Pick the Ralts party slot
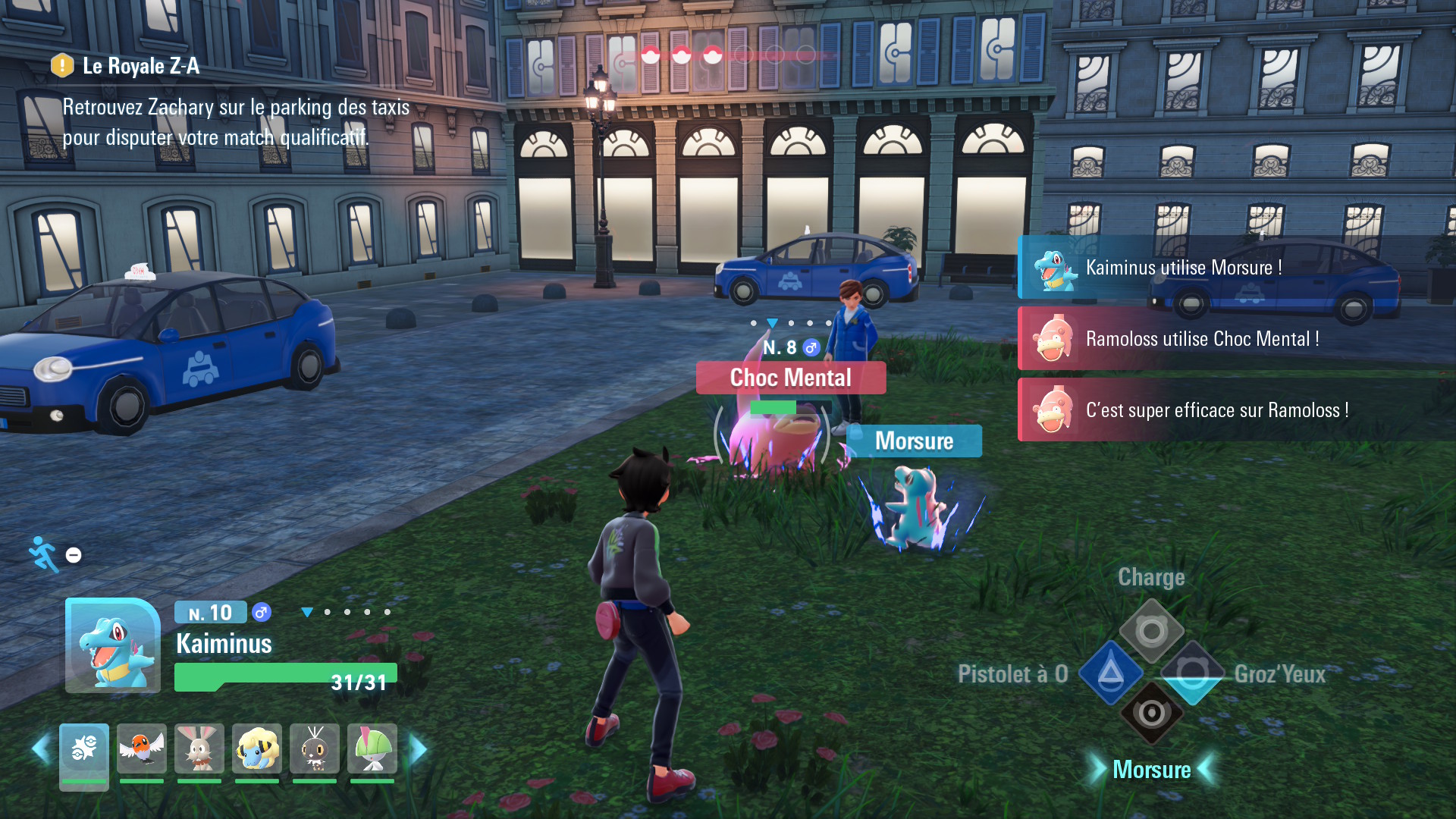 pos(372,749)
